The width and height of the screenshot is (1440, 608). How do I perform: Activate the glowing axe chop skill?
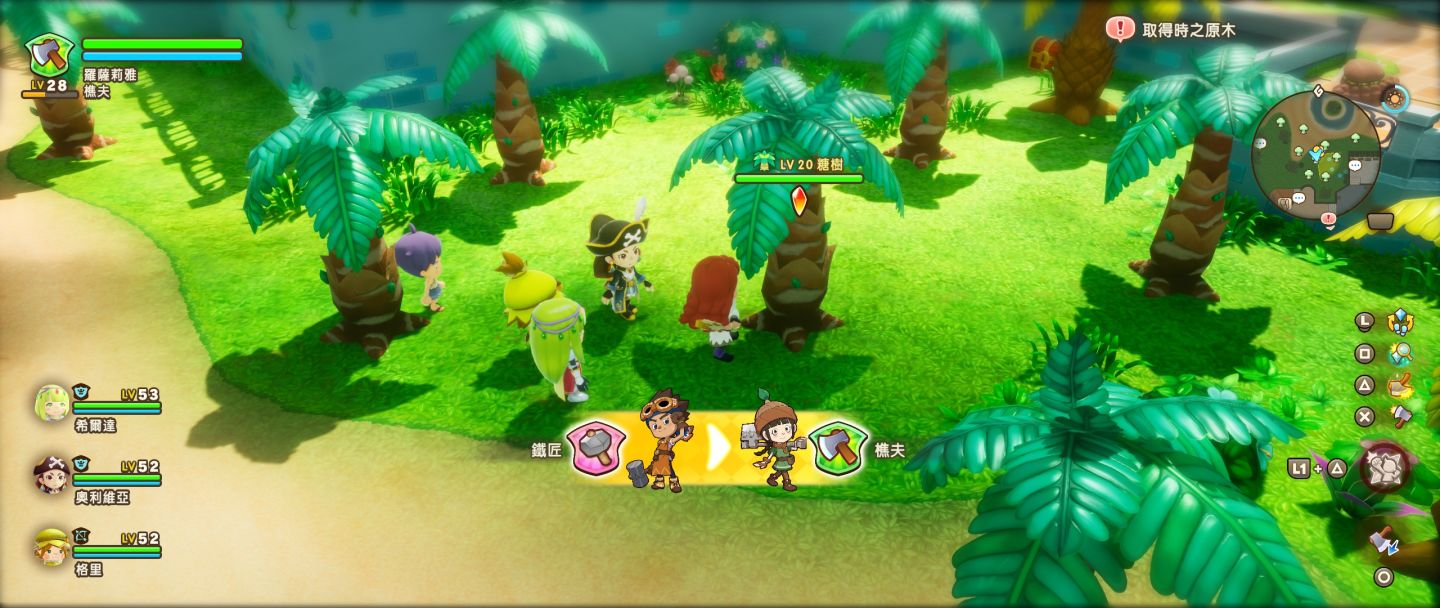coord(1400,385)
